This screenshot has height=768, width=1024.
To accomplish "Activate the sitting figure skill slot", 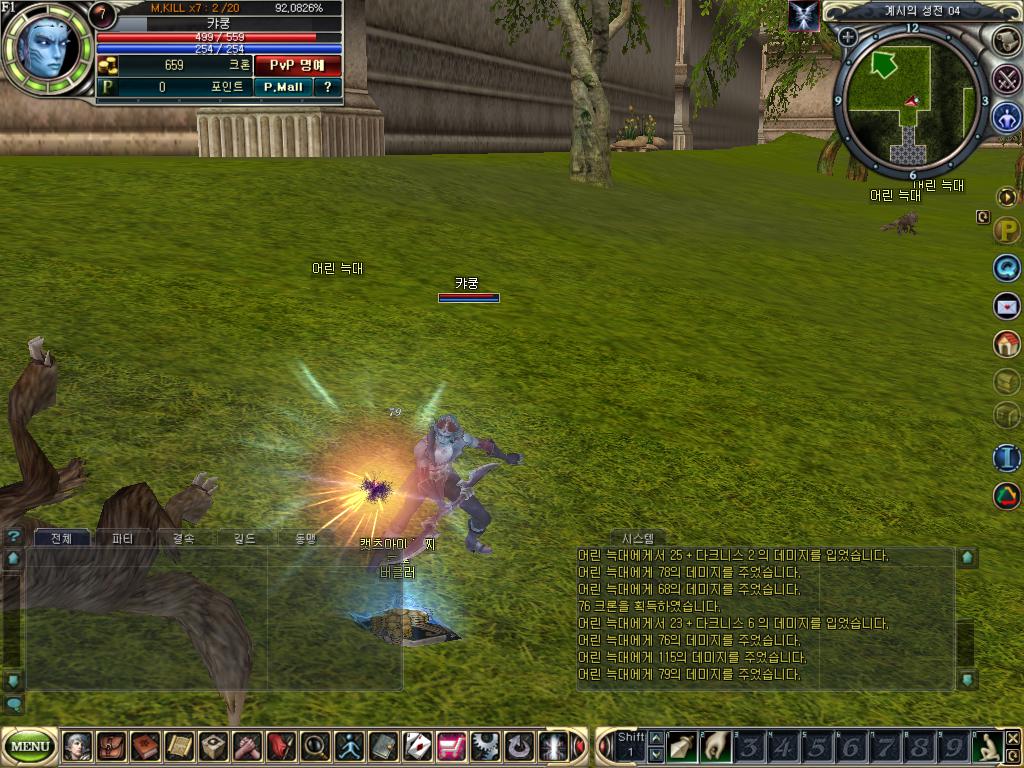I will (986, 746).
